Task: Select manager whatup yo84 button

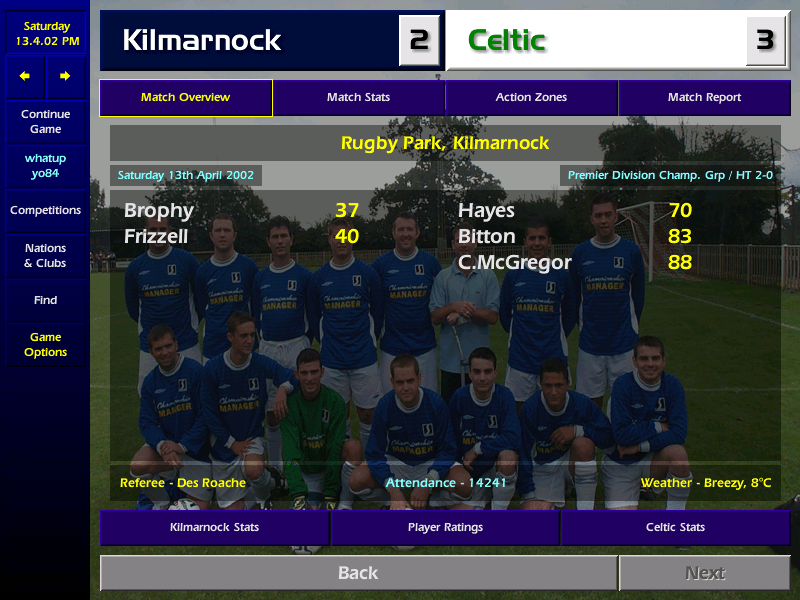Action: click(x=45, y=166)
